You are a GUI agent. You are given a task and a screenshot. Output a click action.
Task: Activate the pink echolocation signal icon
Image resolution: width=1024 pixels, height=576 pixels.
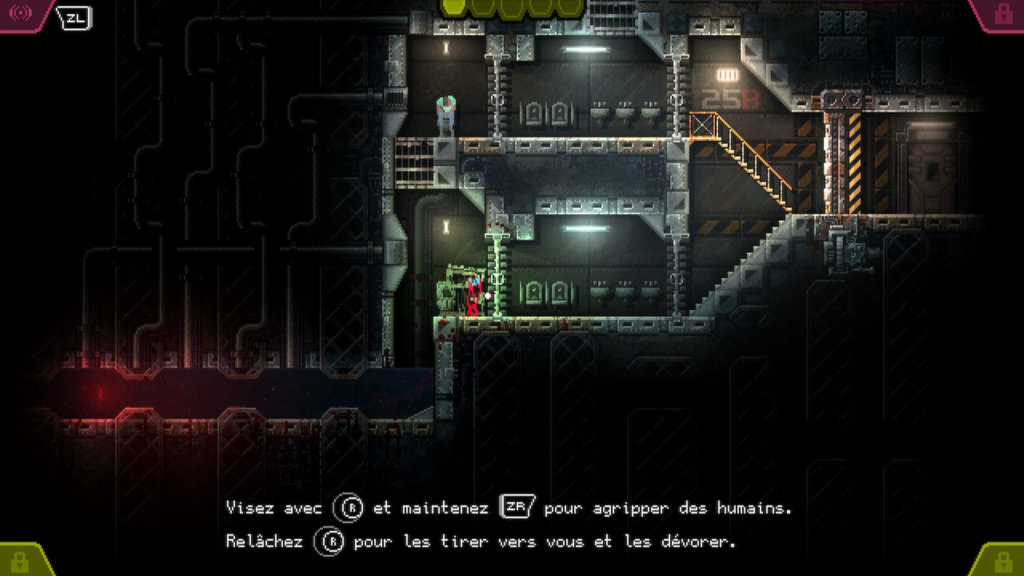coord(19,13)
